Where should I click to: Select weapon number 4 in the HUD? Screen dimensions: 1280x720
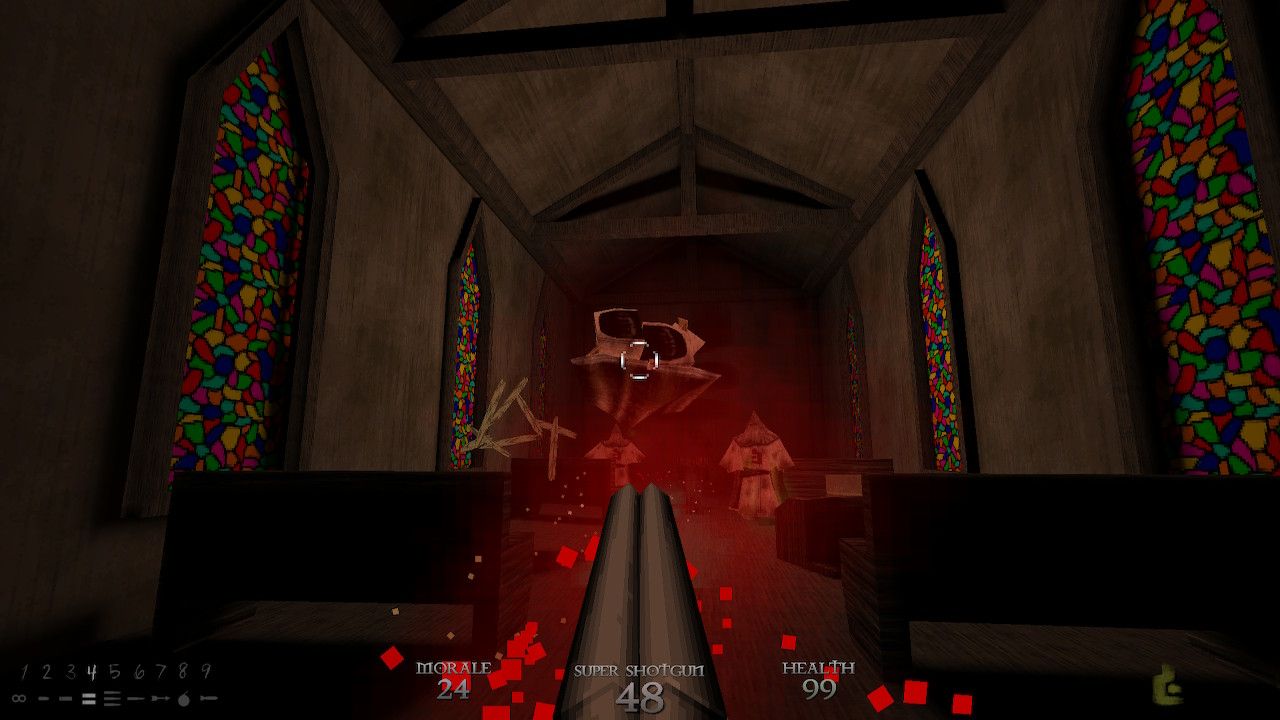[x=90, y=671]
